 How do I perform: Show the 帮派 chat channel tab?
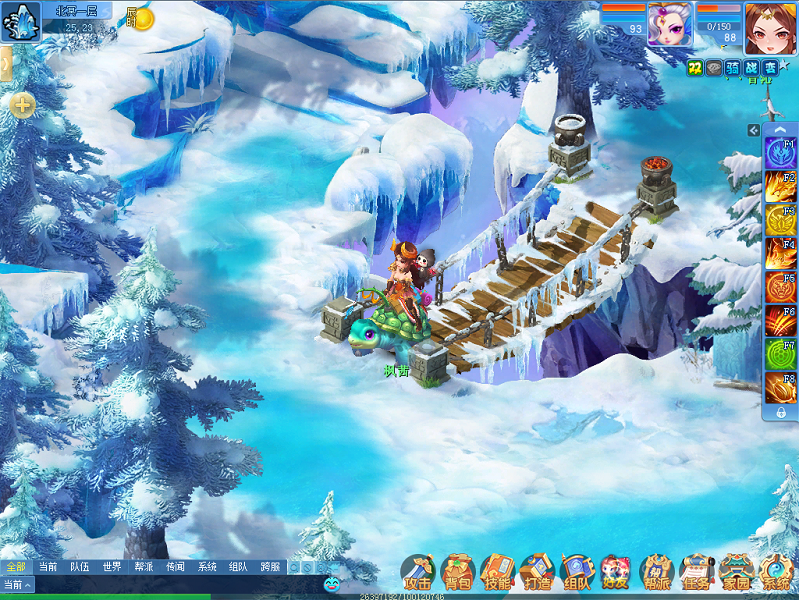pos(143,567)
